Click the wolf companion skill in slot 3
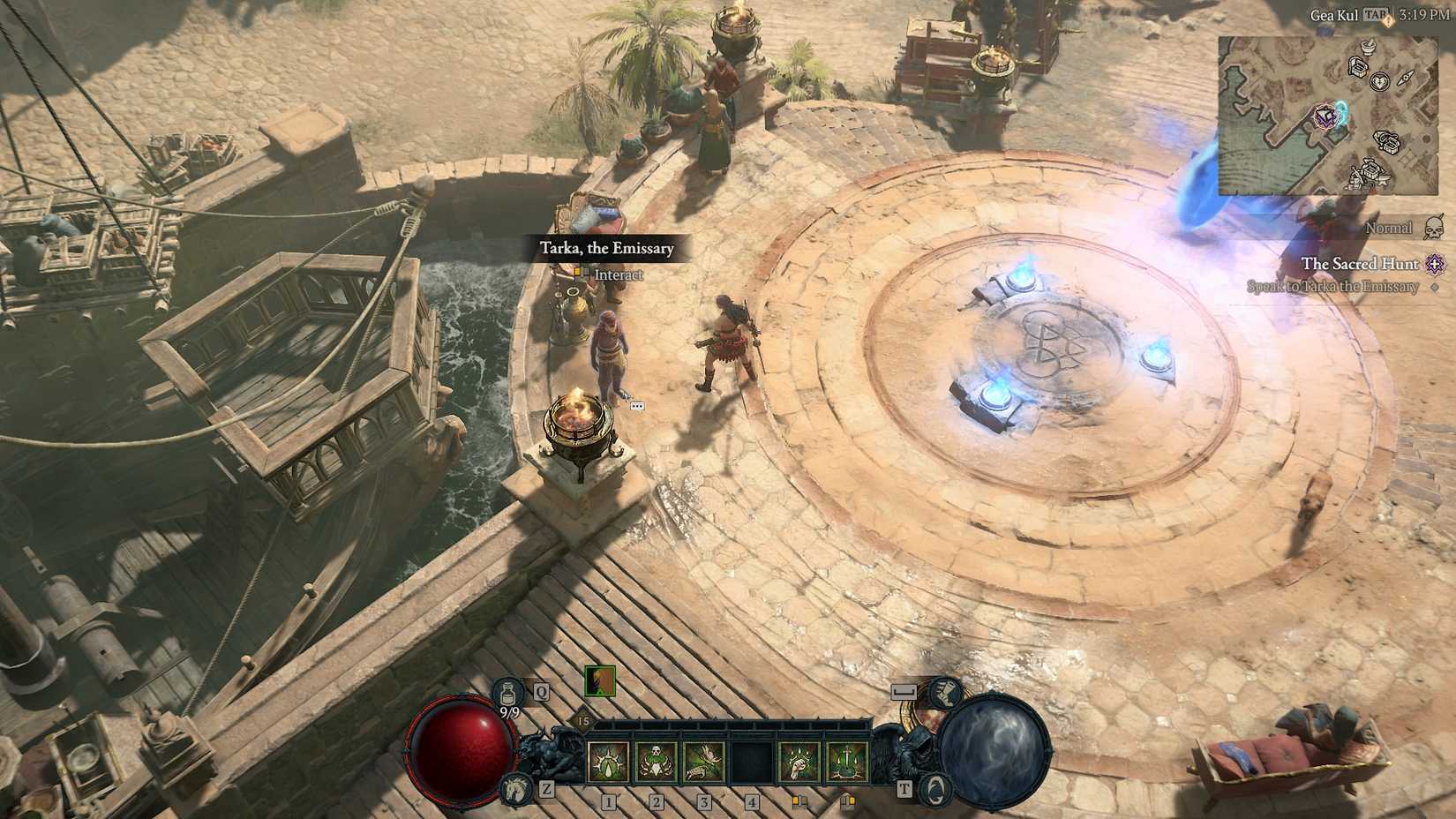This screenshot has height=819, width=1456. [704, 762]
